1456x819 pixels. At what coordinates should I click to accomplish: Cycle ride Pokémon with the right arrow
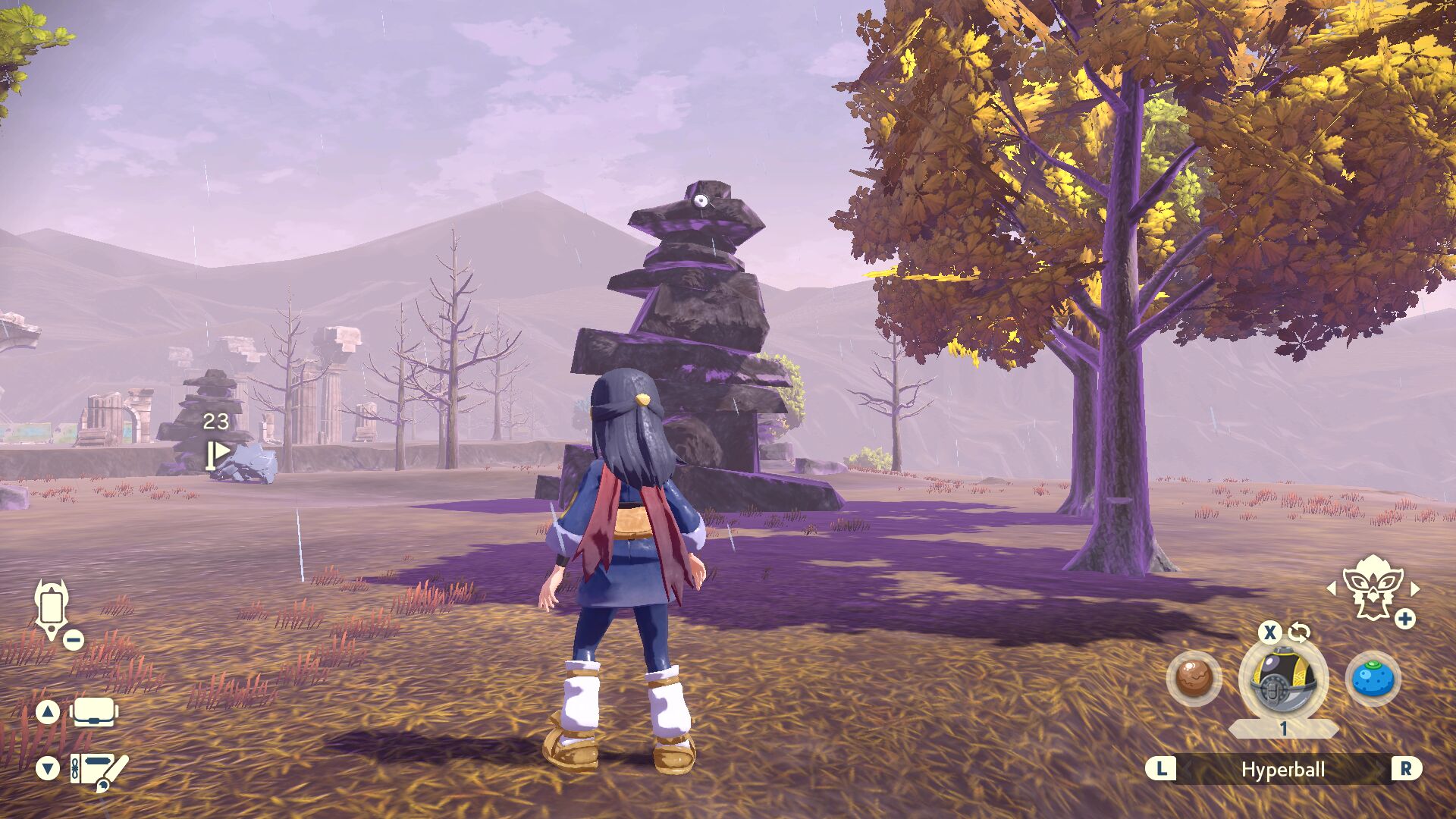[x=1415, y=588]
